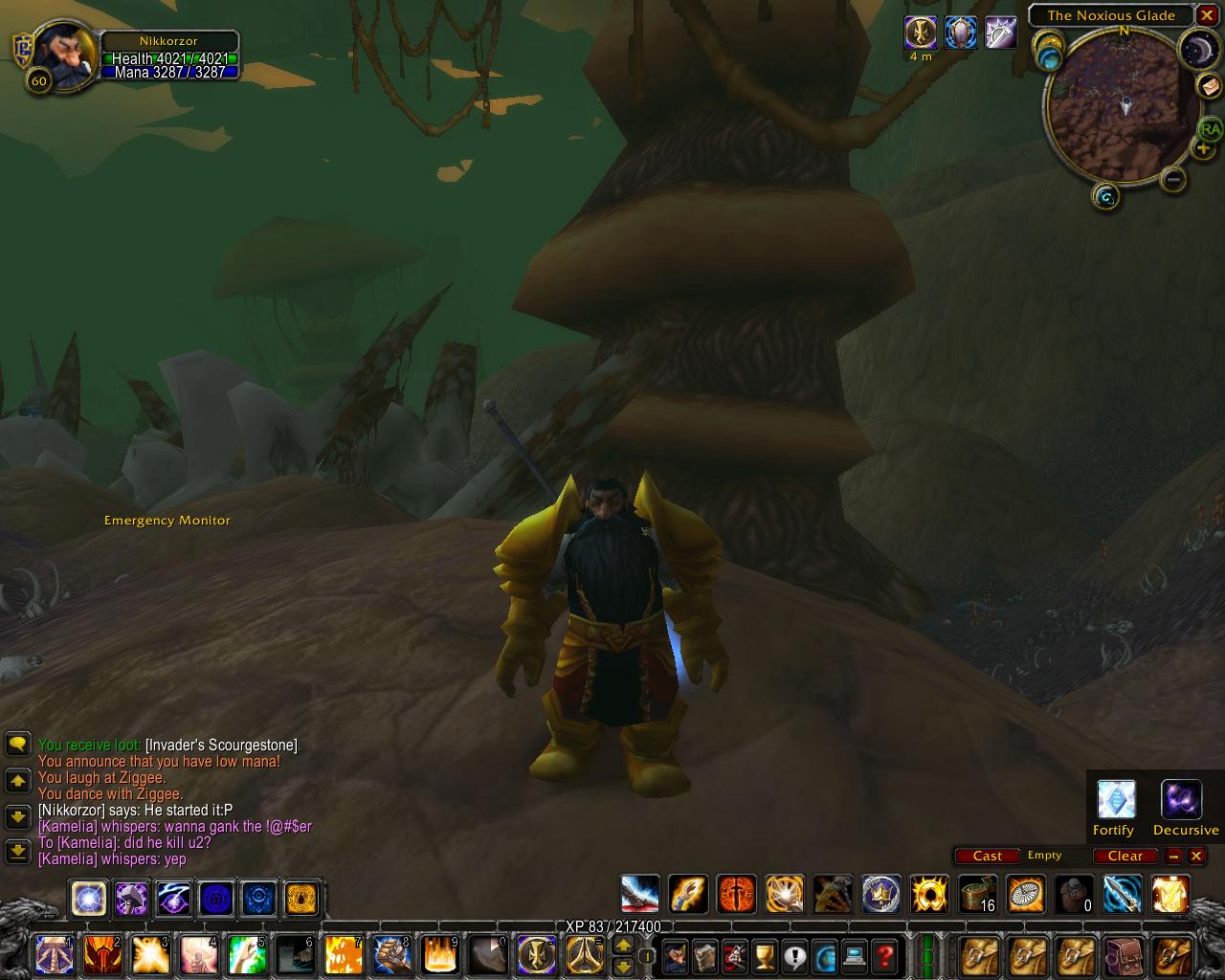Close the Decursive bar with its X

click(x=1196, y=856)
